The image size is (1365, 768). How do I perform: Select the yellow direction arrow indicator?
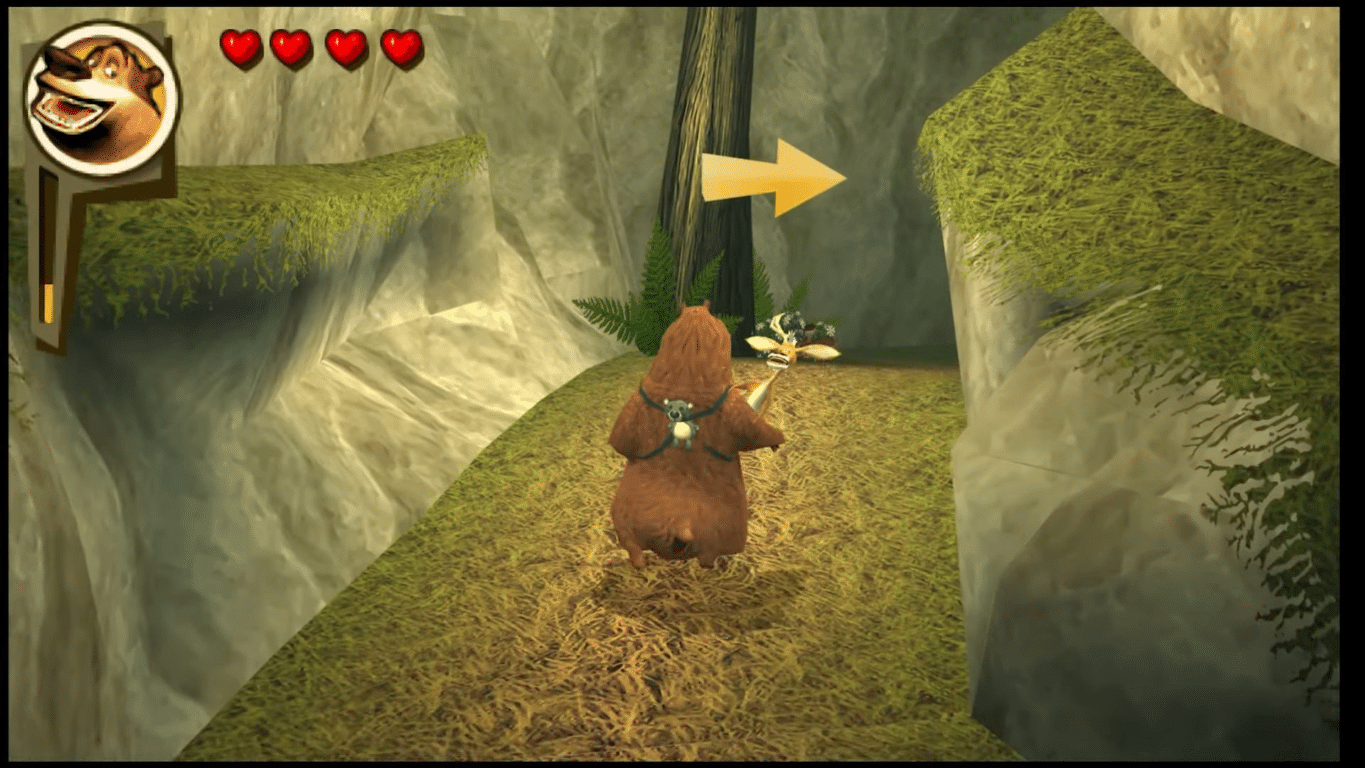click(x=773, y=177)
